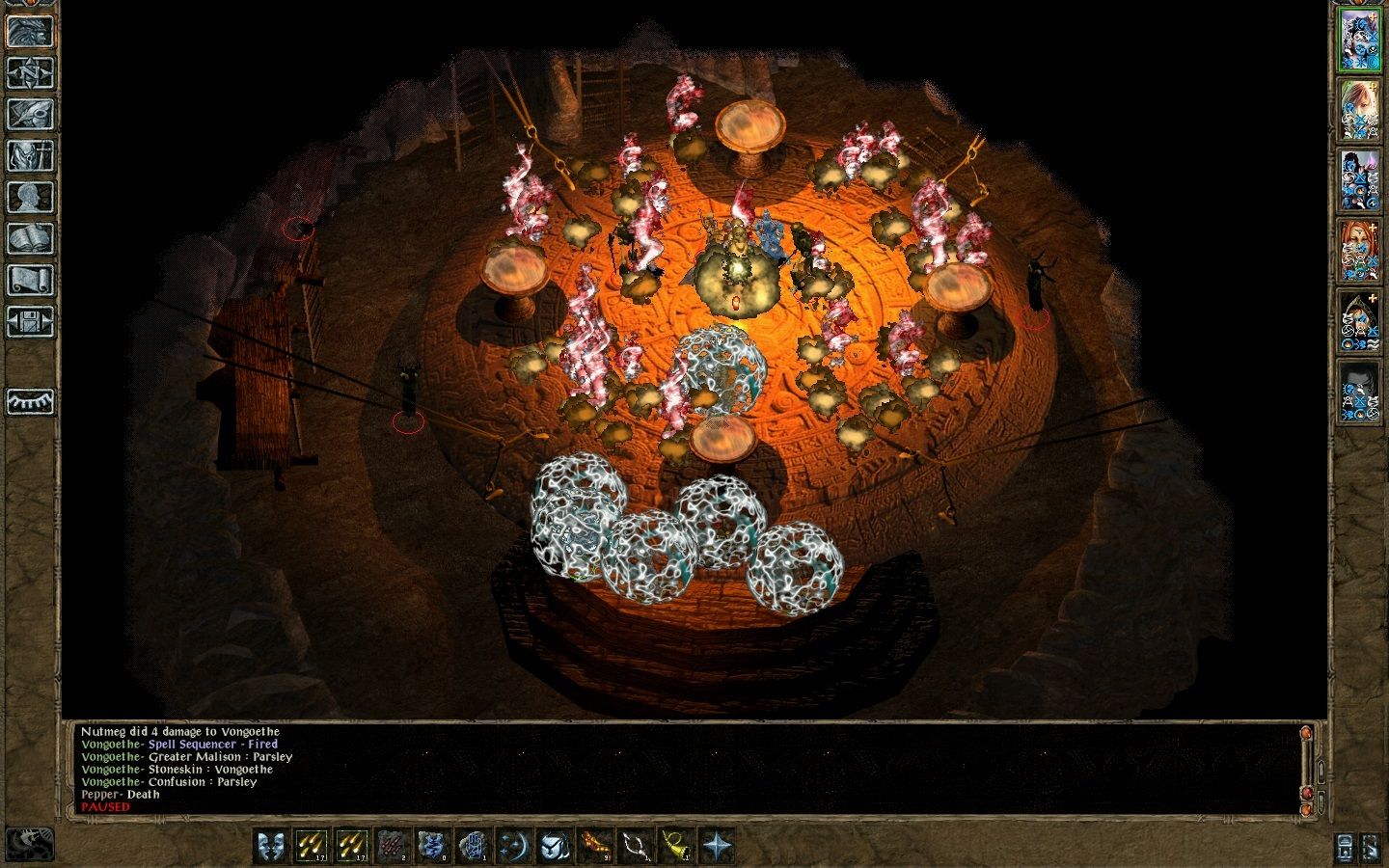1389x868 pixels.
Task: Select the red-haired character portrait
Action: (1359, 250)
